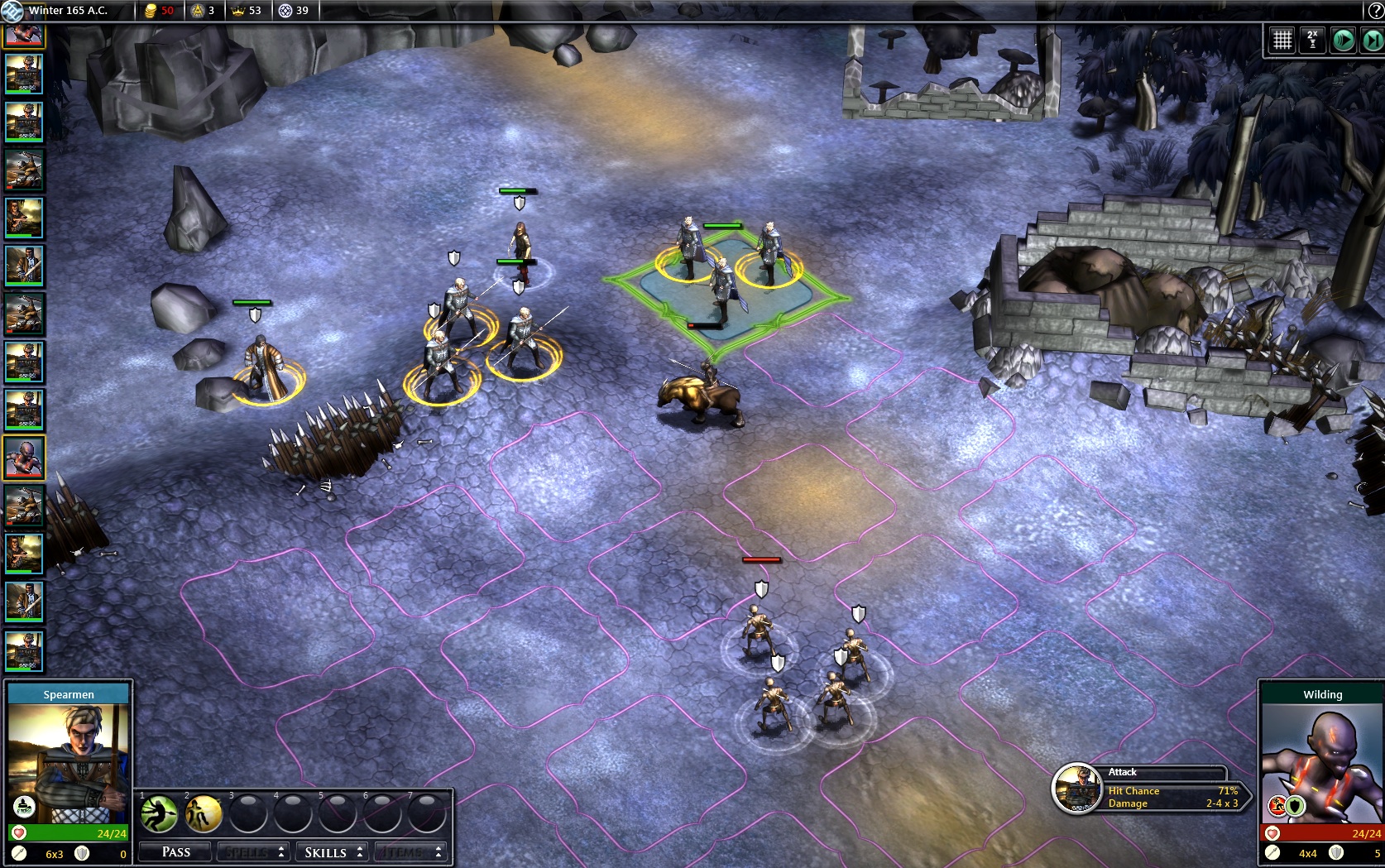Screen dimensions: 1385x868
Task: Pass the current unit's turn
Action: click(176, 851)
